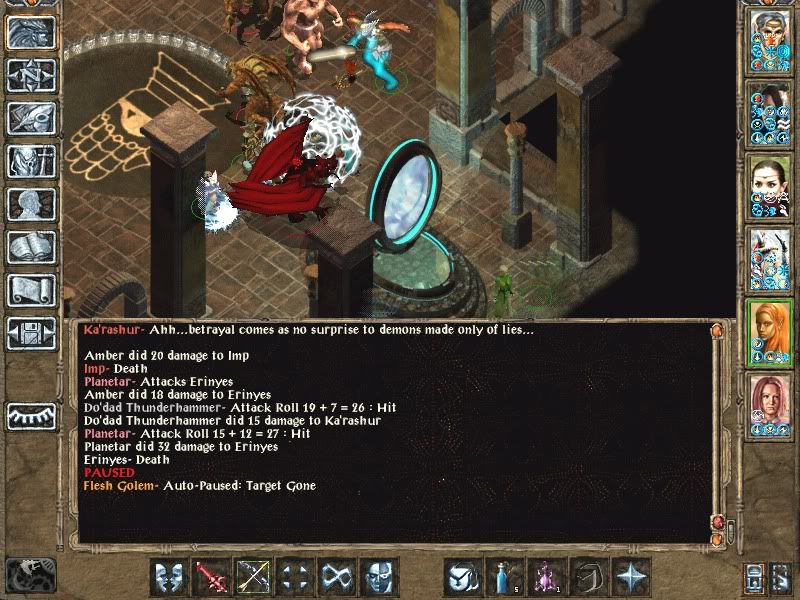Screen dimensions: 800x600
Task: Open the priest scroll button
Action: click(31, 290)
